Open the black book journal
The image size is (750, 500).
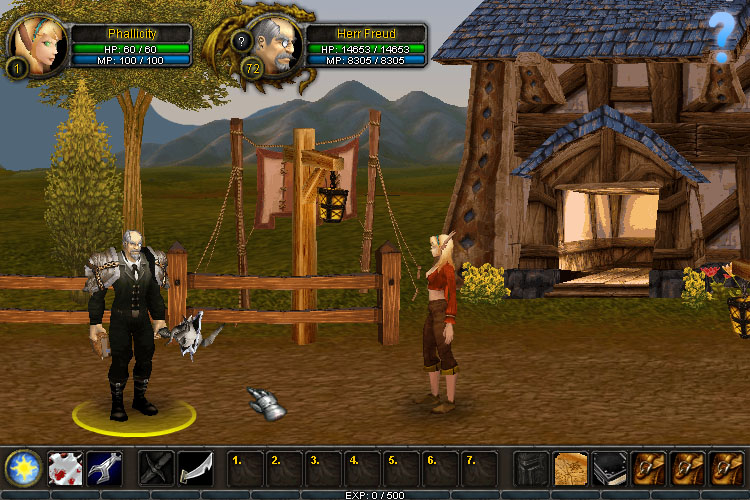click(x=609, y=467)
